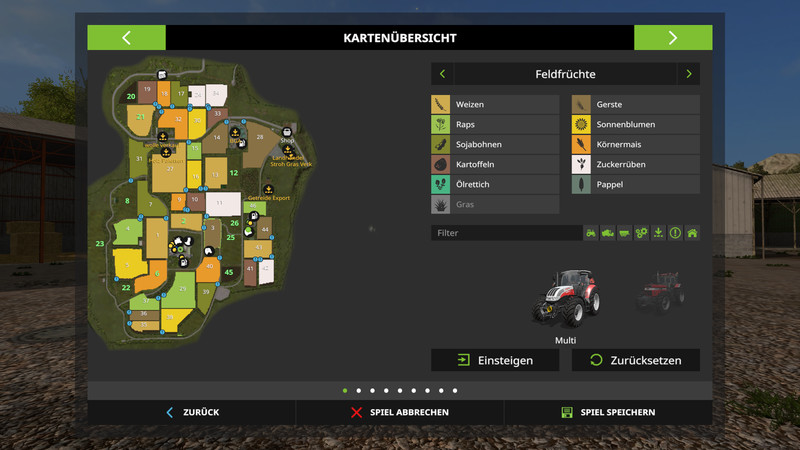This screenshot has height=450, width=800.
Task: Switch Feldfrüchte to the previous map category
Action: point(443,74)
